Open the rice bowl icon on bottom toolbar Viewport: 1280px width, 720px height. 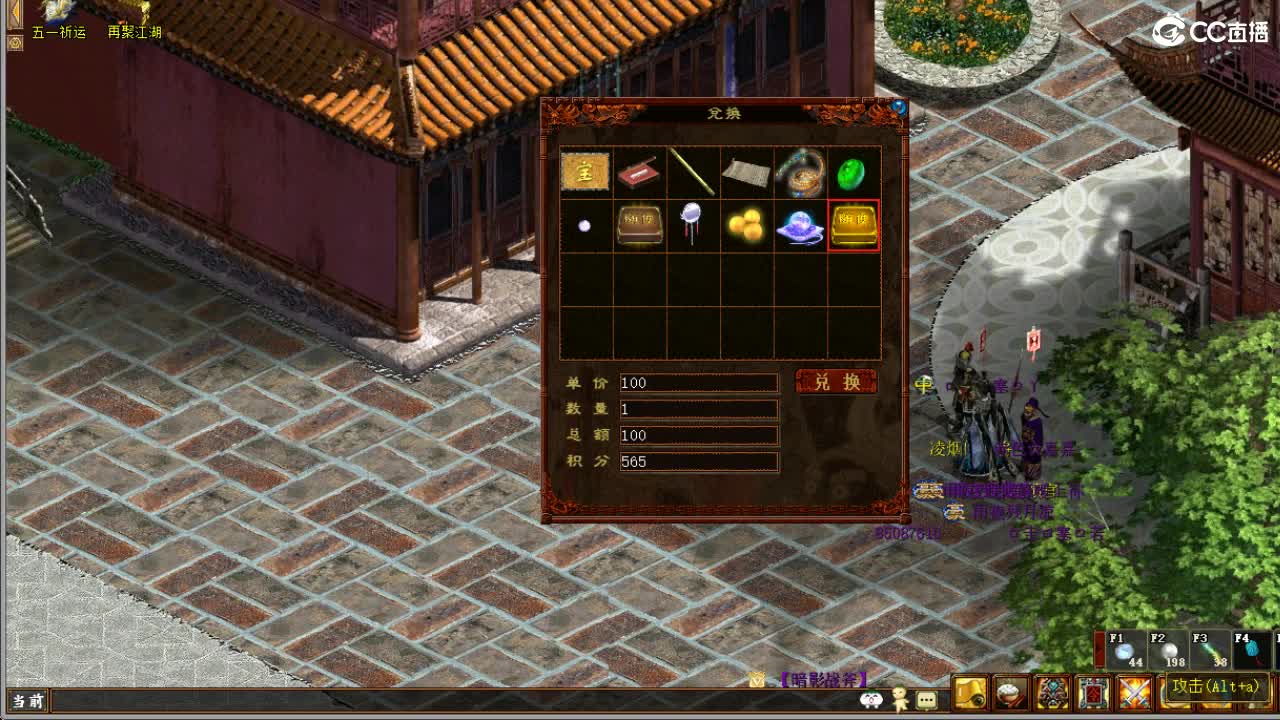click(1010, 692)
